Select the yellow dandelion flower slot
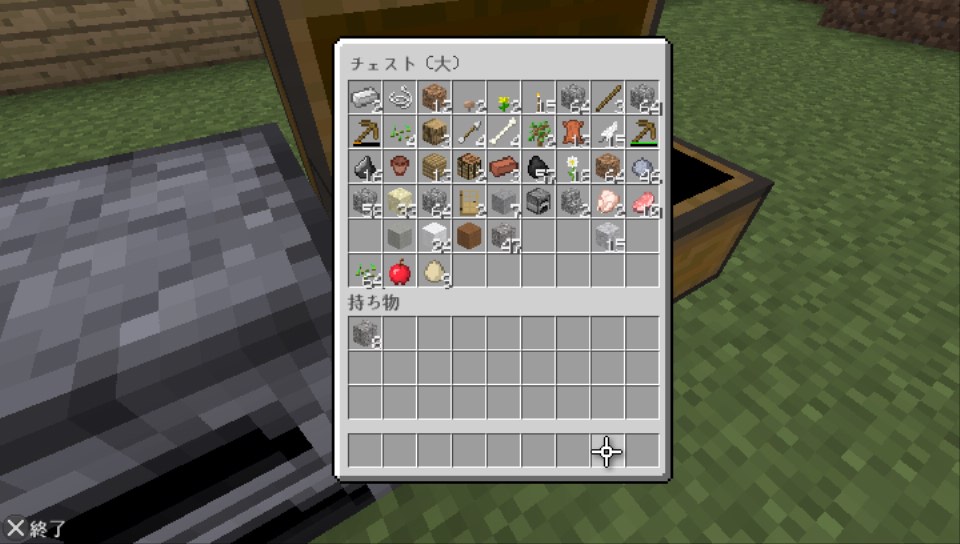The width and height of the screenshot is (960, 544). [x=503, y=98]
